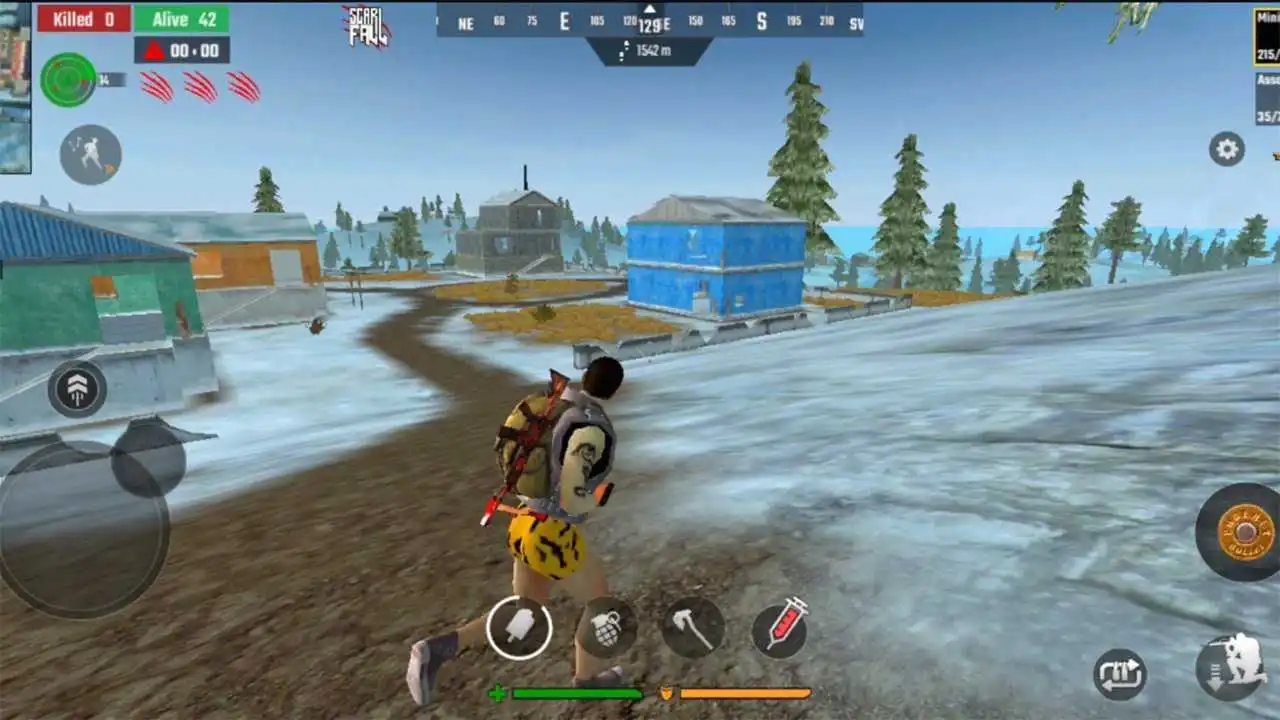
Task: Select the Killed 0 scoreboard tab
Action: [83, 17]
